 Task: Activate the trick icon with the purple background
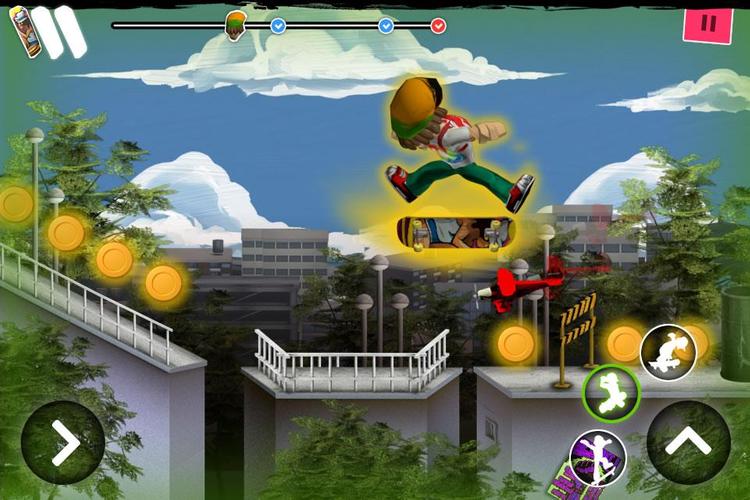point(598,460)
